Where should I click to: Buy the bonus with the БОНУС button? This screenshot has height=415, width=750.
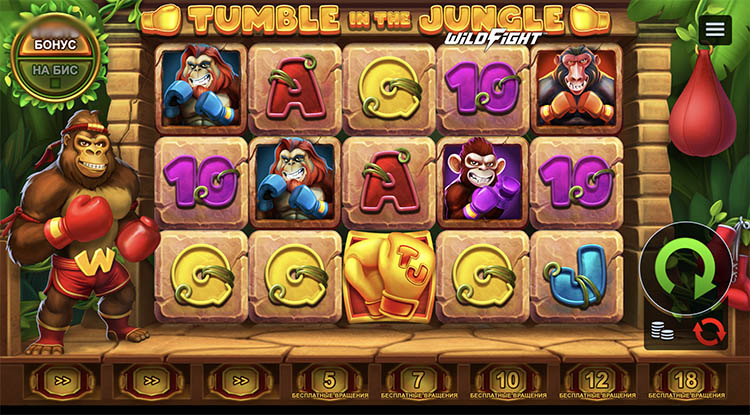tap(55, 46)
